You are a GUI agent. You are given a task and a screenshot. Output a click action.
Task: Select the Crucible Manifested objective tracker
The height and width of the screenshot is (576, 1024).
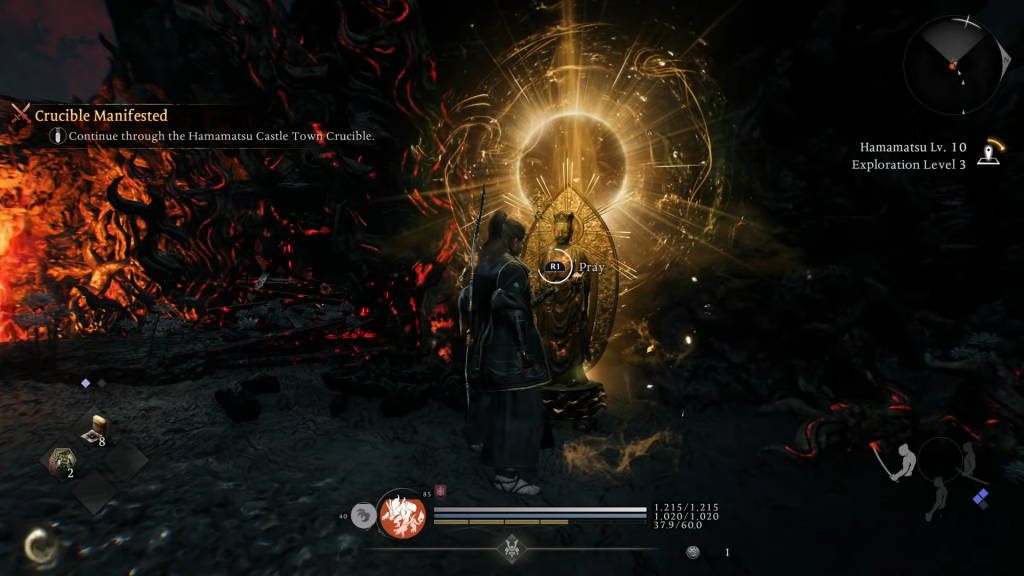[101, 116]
